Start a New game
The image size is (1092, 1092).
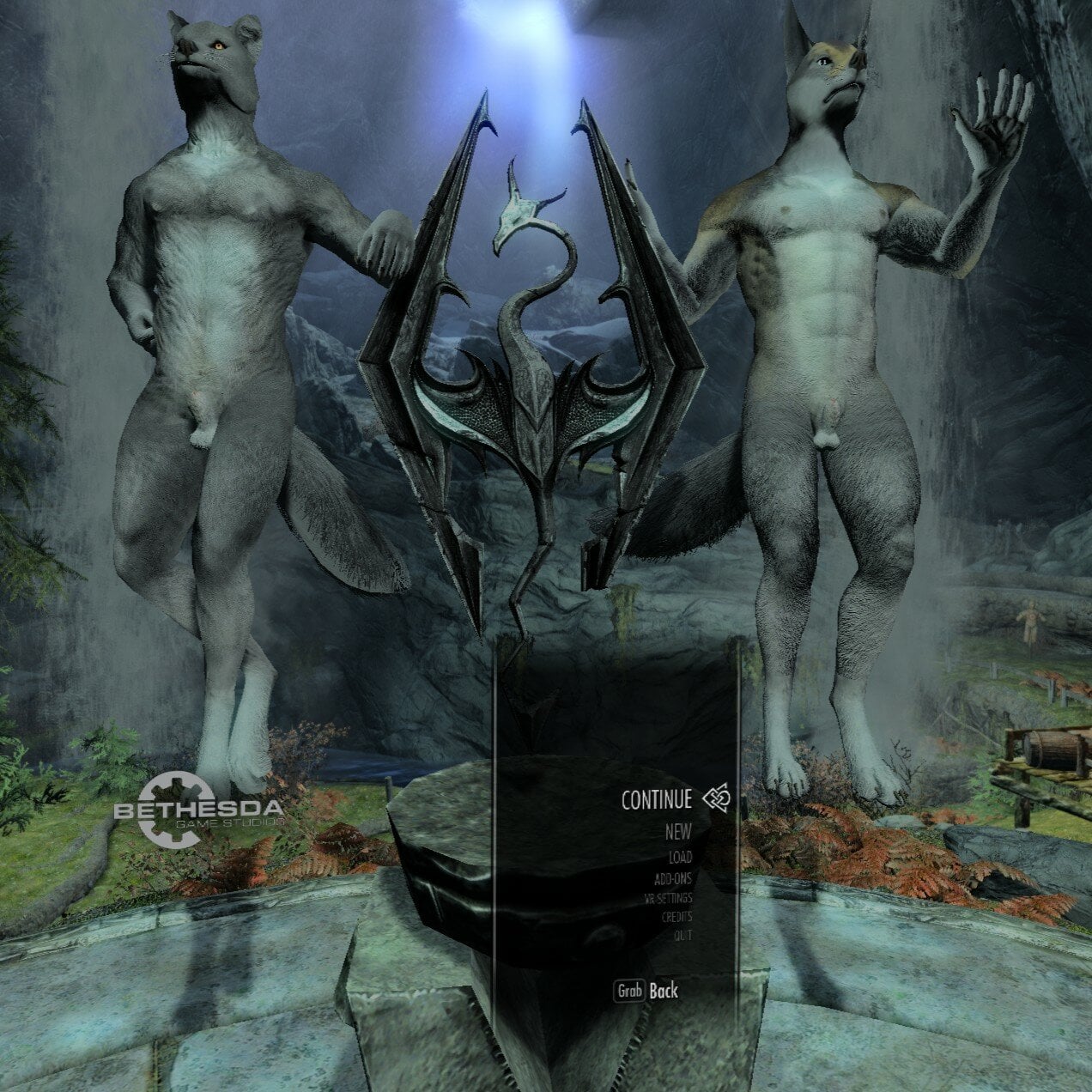point(677,832)
